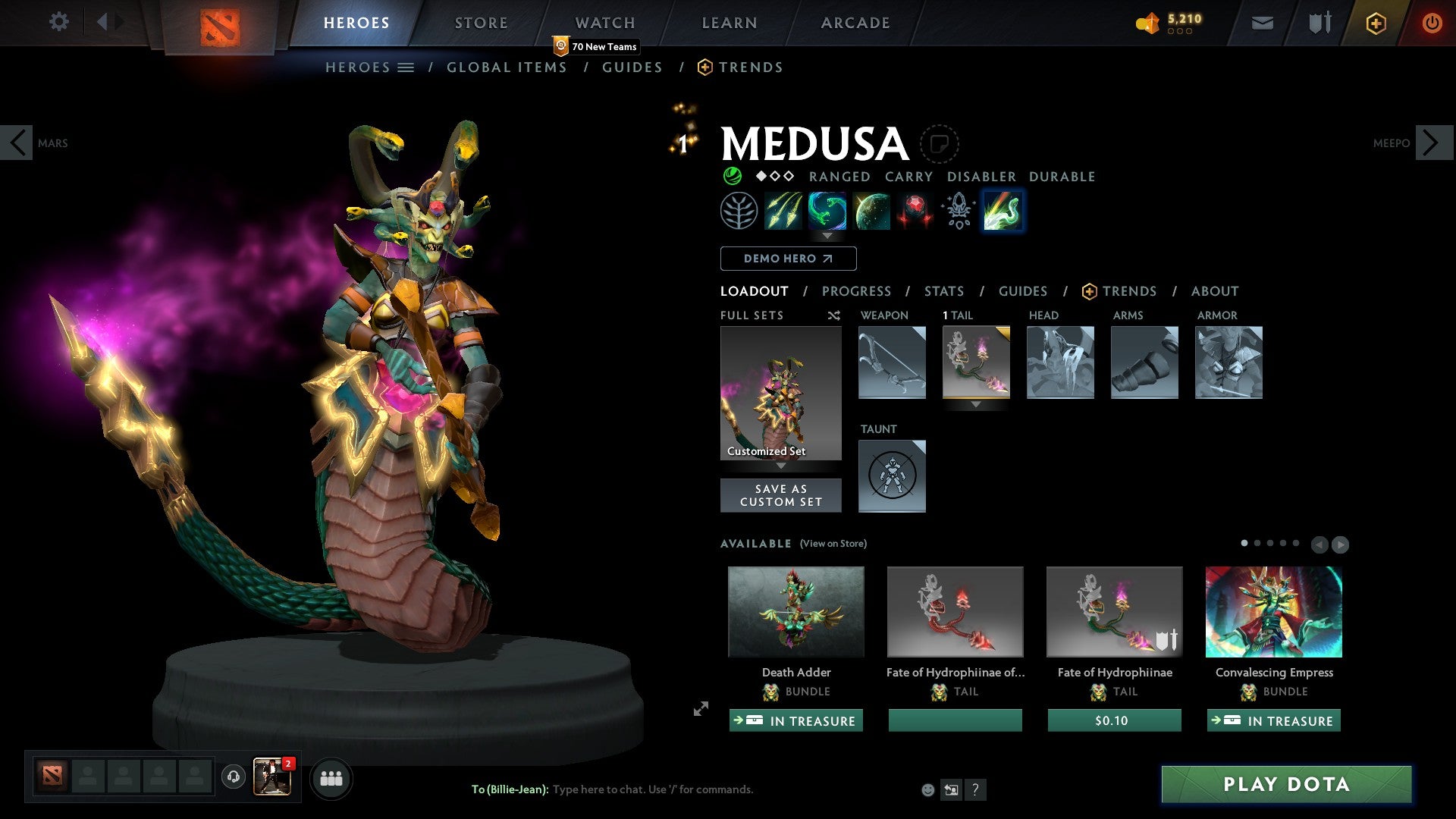Show the Stats hero tab

[x=943, y=291]
